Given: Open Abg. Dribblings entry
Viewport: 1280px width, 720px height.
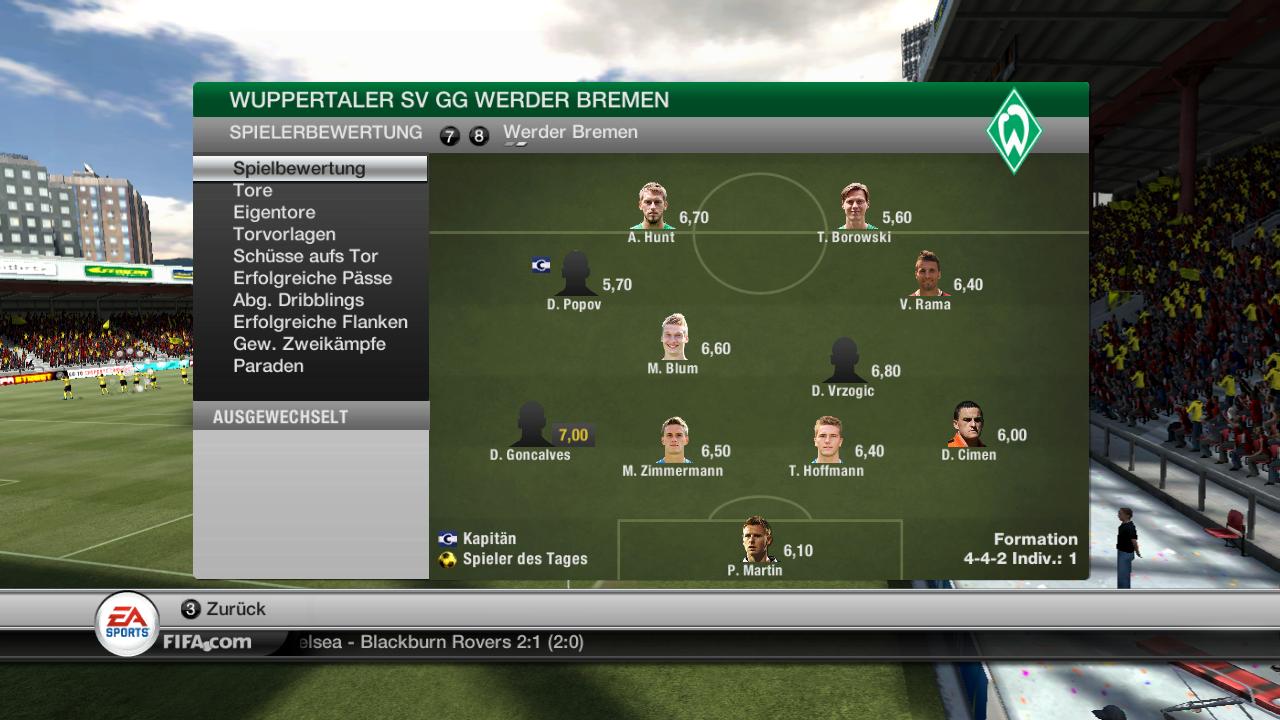Looking at the screenshot, I should (x=298, y=300).
